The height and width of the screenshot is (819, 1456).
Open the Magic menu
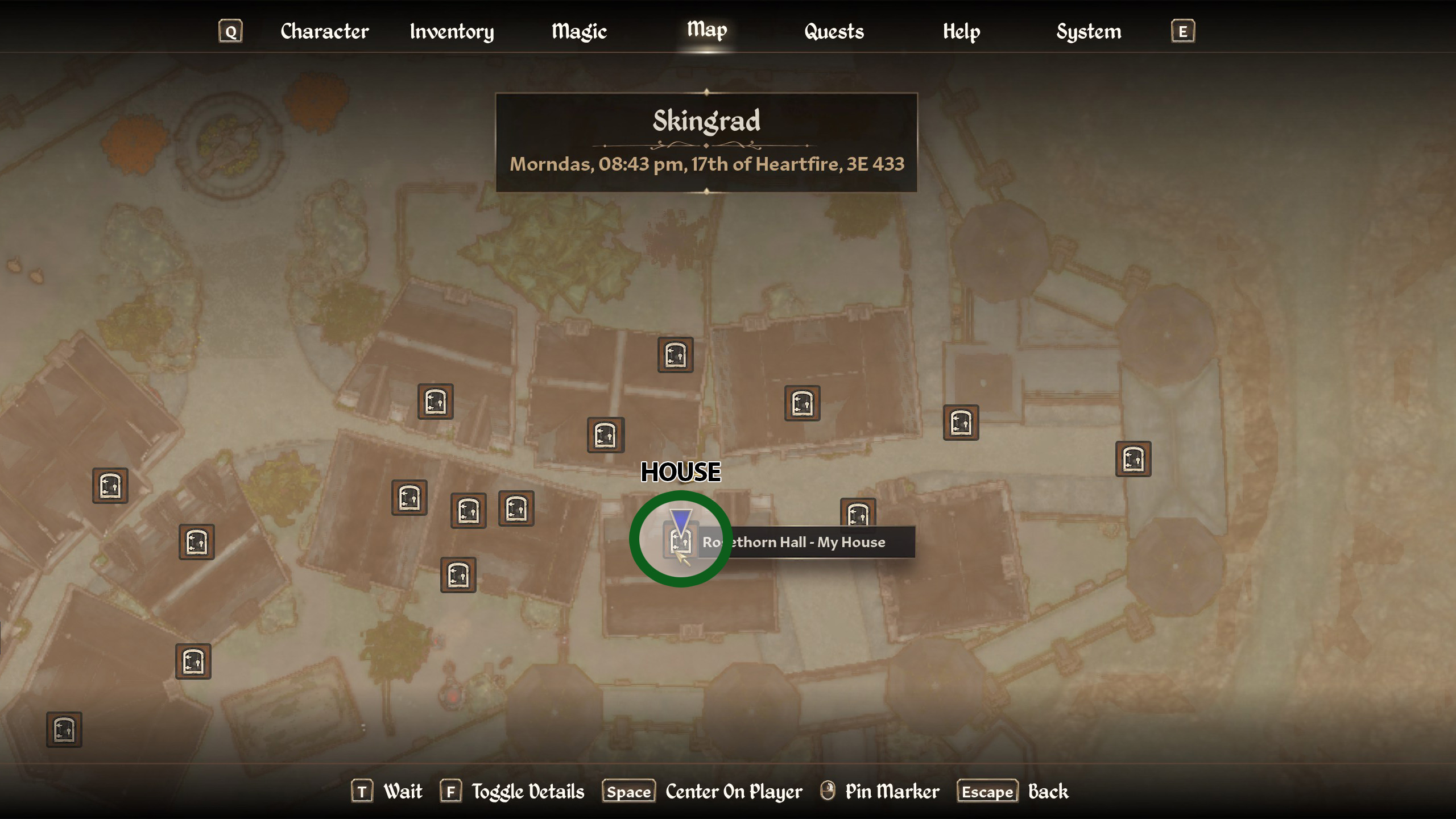(x=578, y=31)
